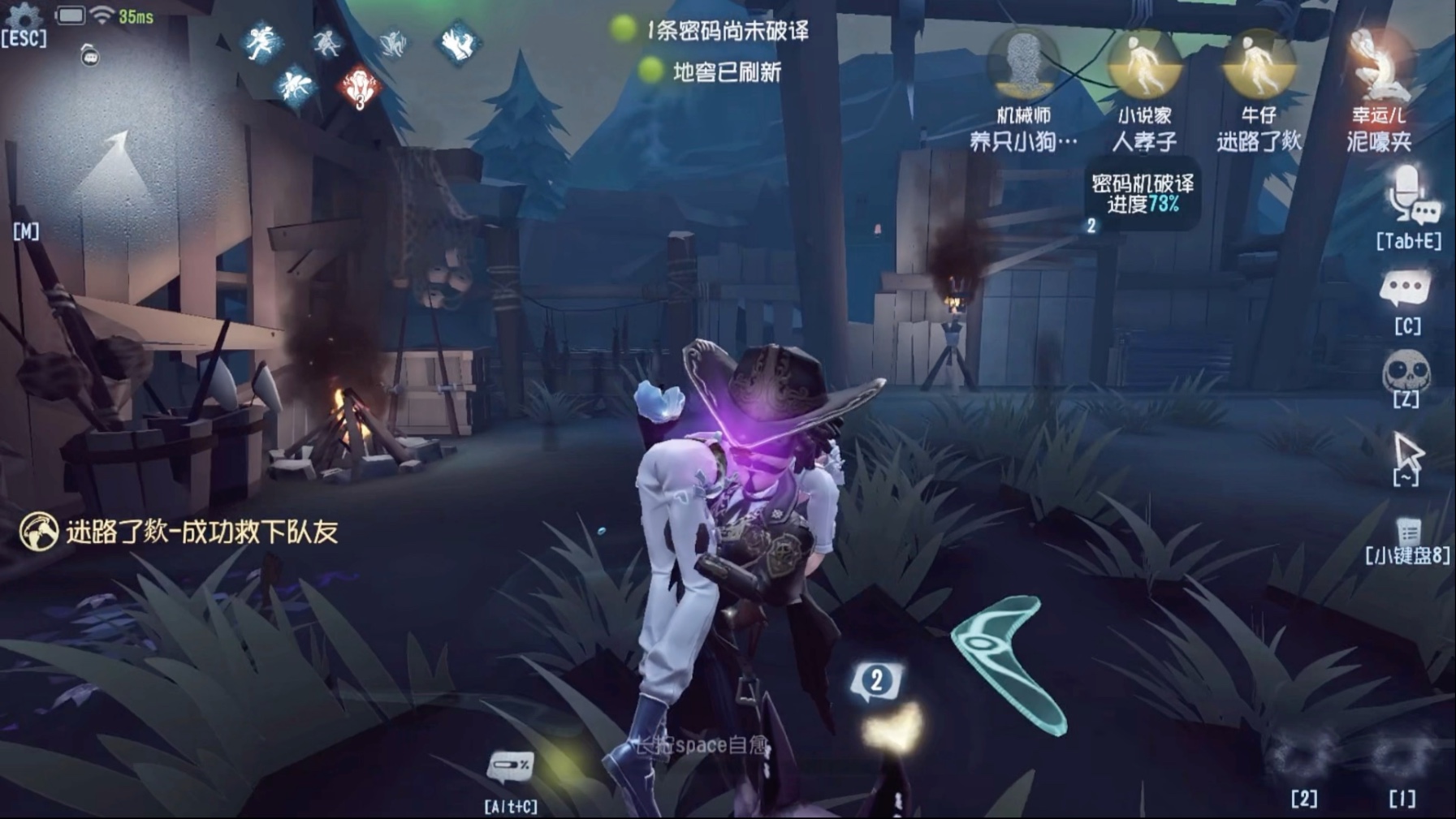Click the small chat bubble under the ping

(89, 56)
